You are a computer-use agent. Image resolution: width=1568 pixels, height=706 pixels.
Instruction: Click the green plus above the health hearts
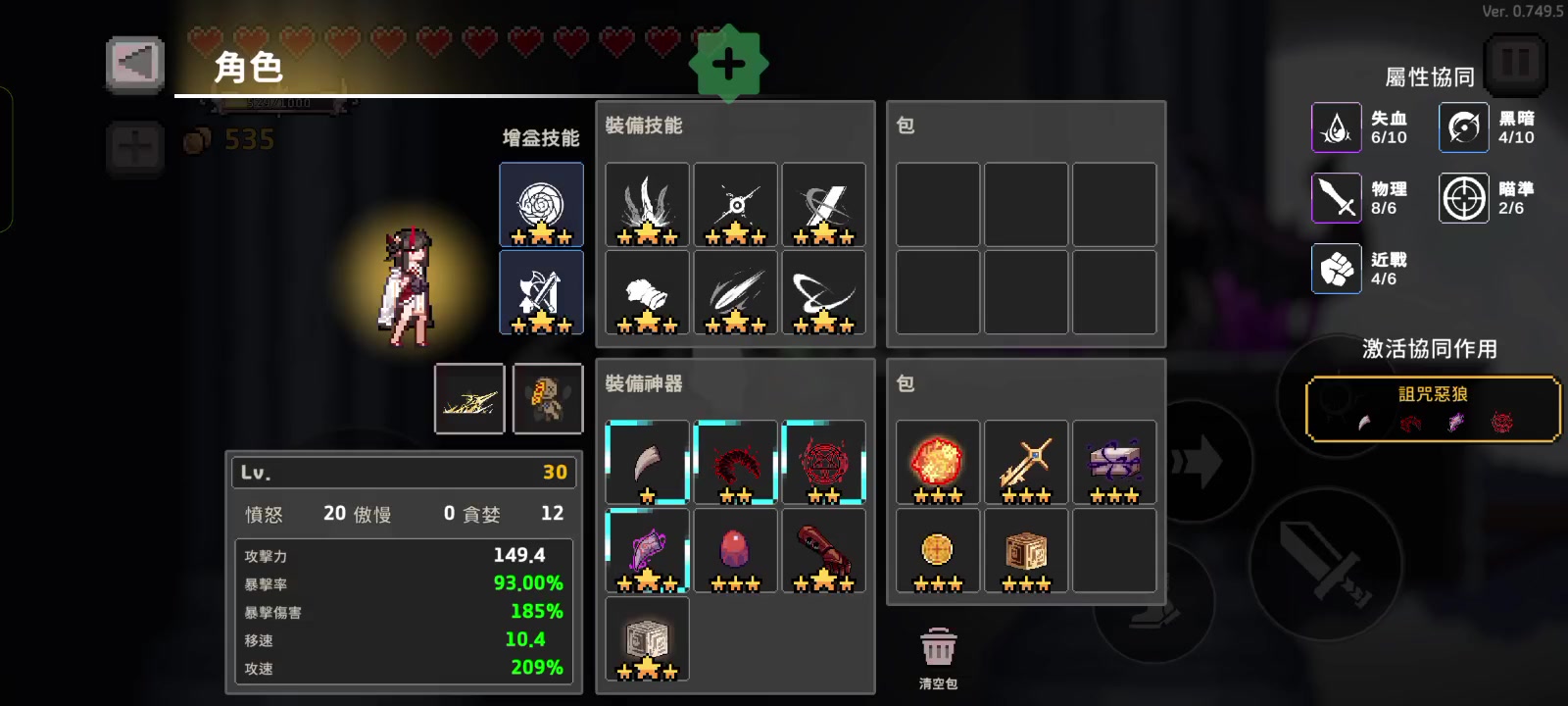click(728, 63)
